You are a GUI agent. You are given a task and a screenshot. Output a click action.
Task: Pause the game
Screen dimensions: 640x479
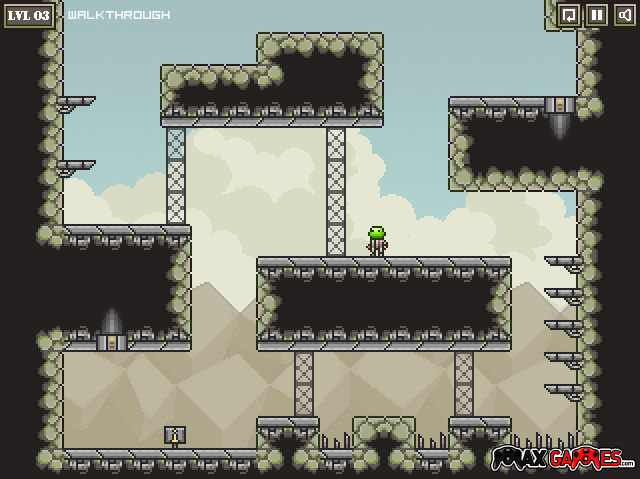[x=596, y=15]
